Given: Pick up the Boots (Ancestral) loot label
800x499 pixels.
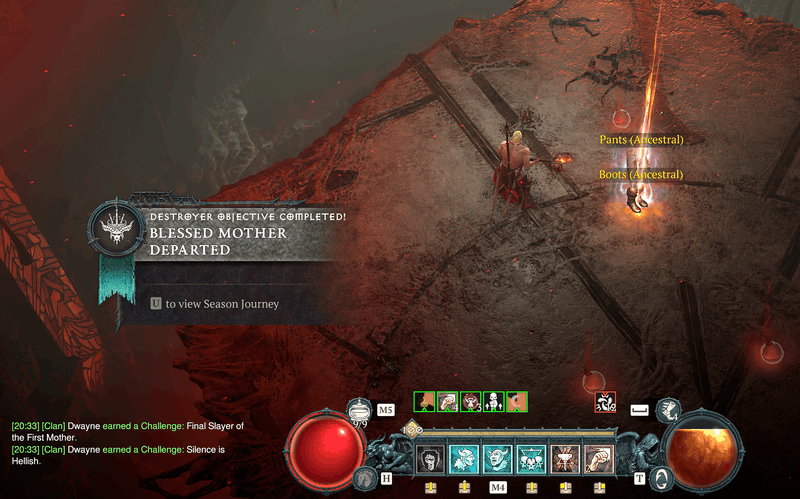Looking at the screenshot, I should 641,175.
